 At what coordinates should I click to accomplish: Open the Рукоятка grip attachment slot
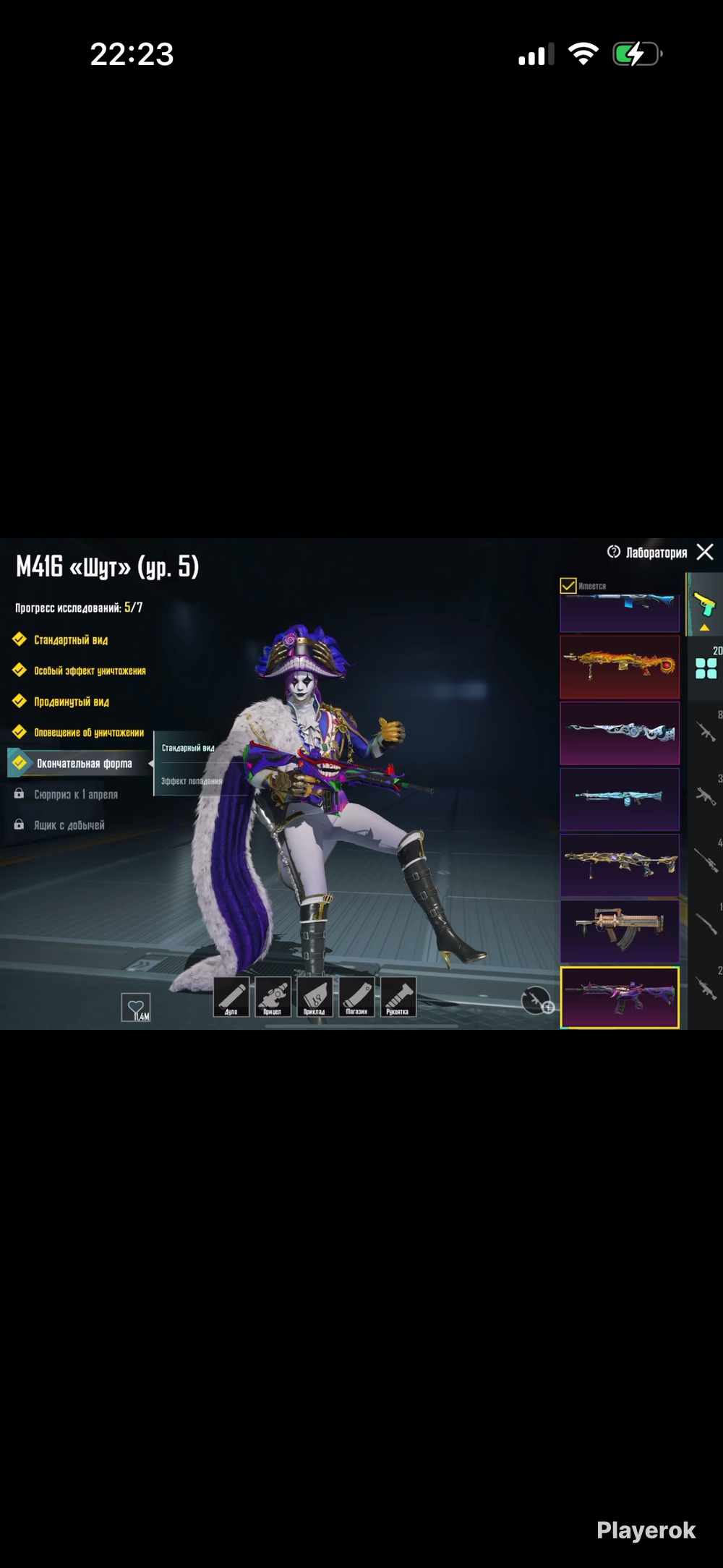[x=398, y=997]
